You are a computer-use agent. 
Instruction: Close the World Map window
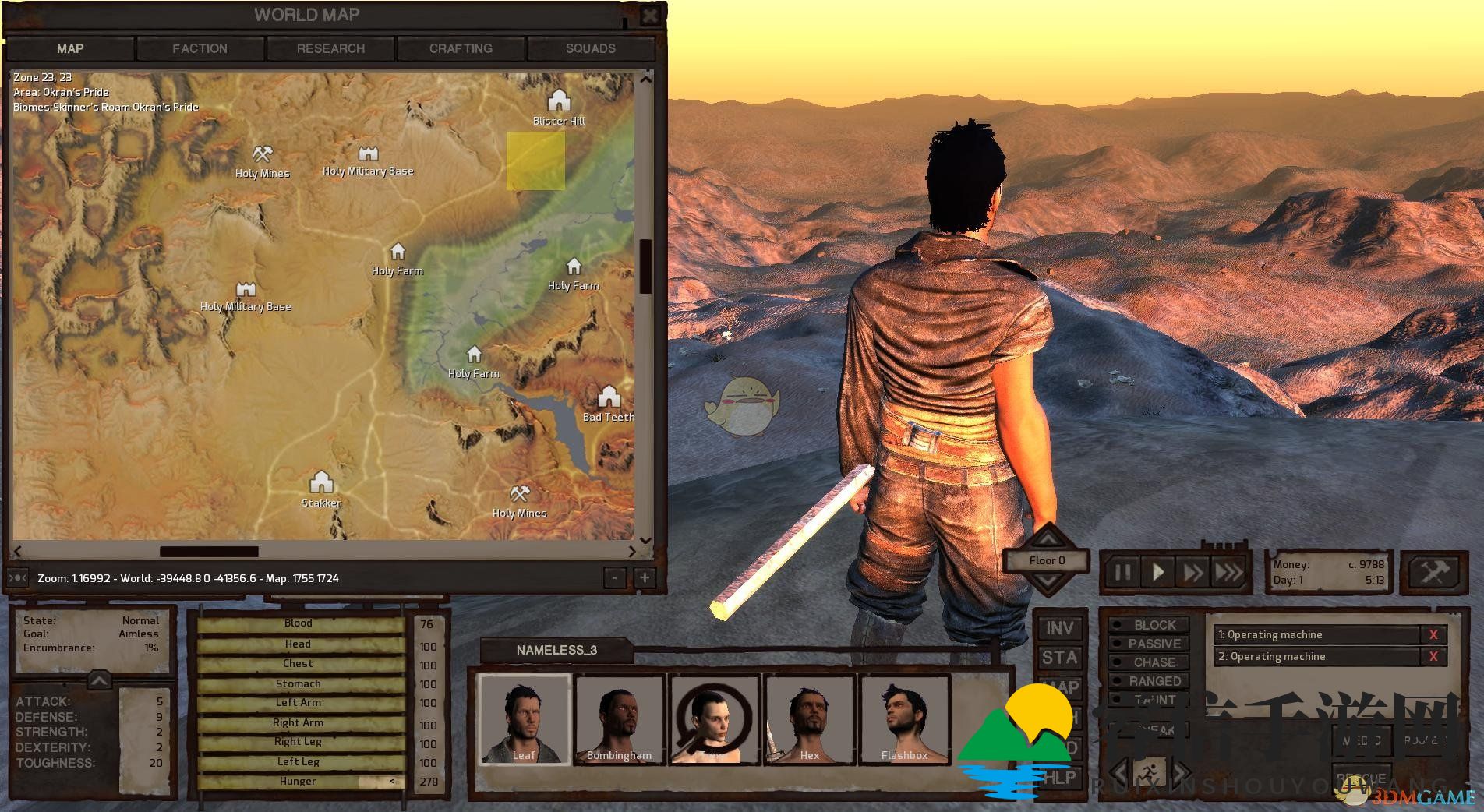click(650, 15)
